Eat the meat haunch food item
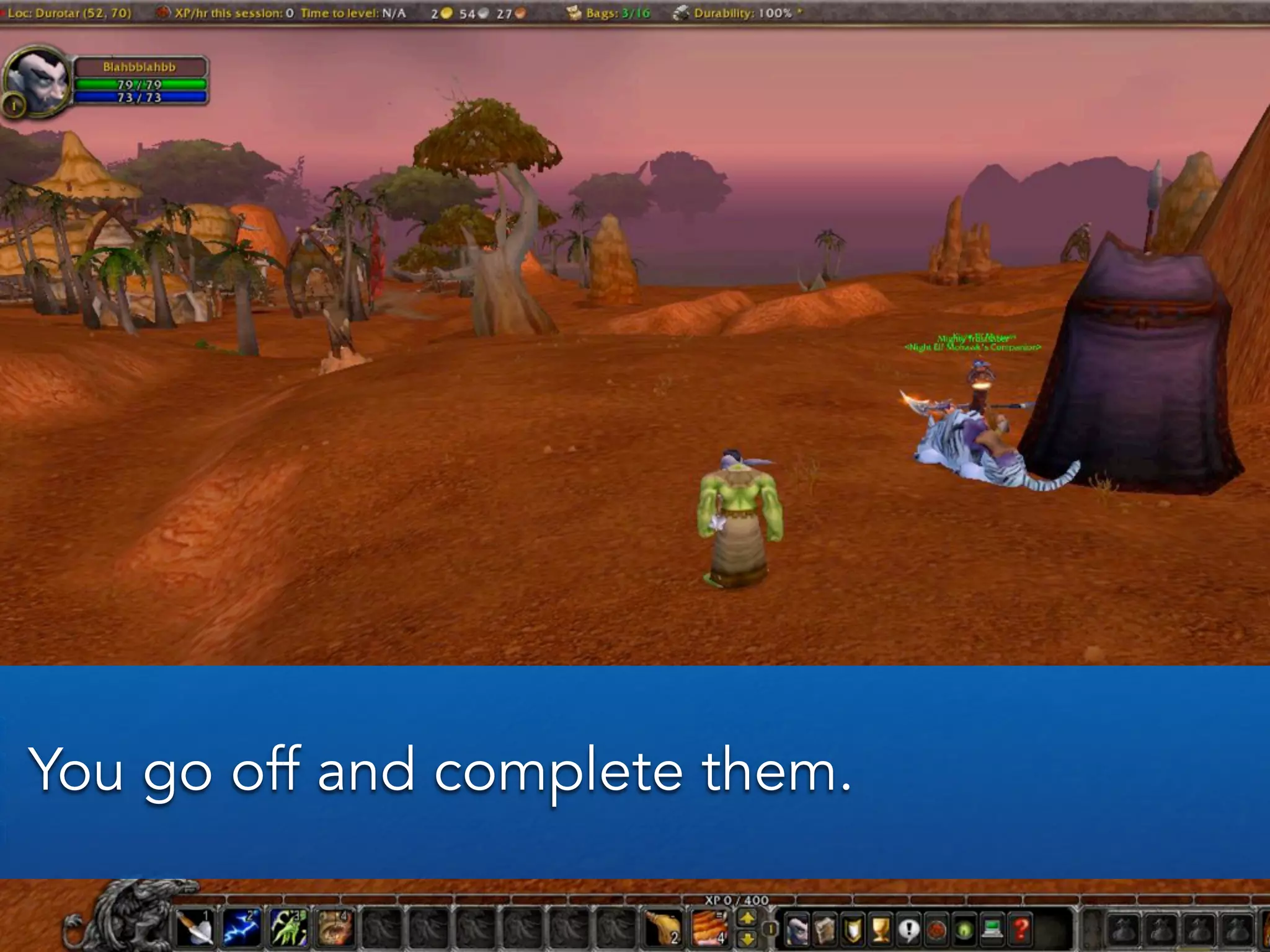 (x=662, y=929)
